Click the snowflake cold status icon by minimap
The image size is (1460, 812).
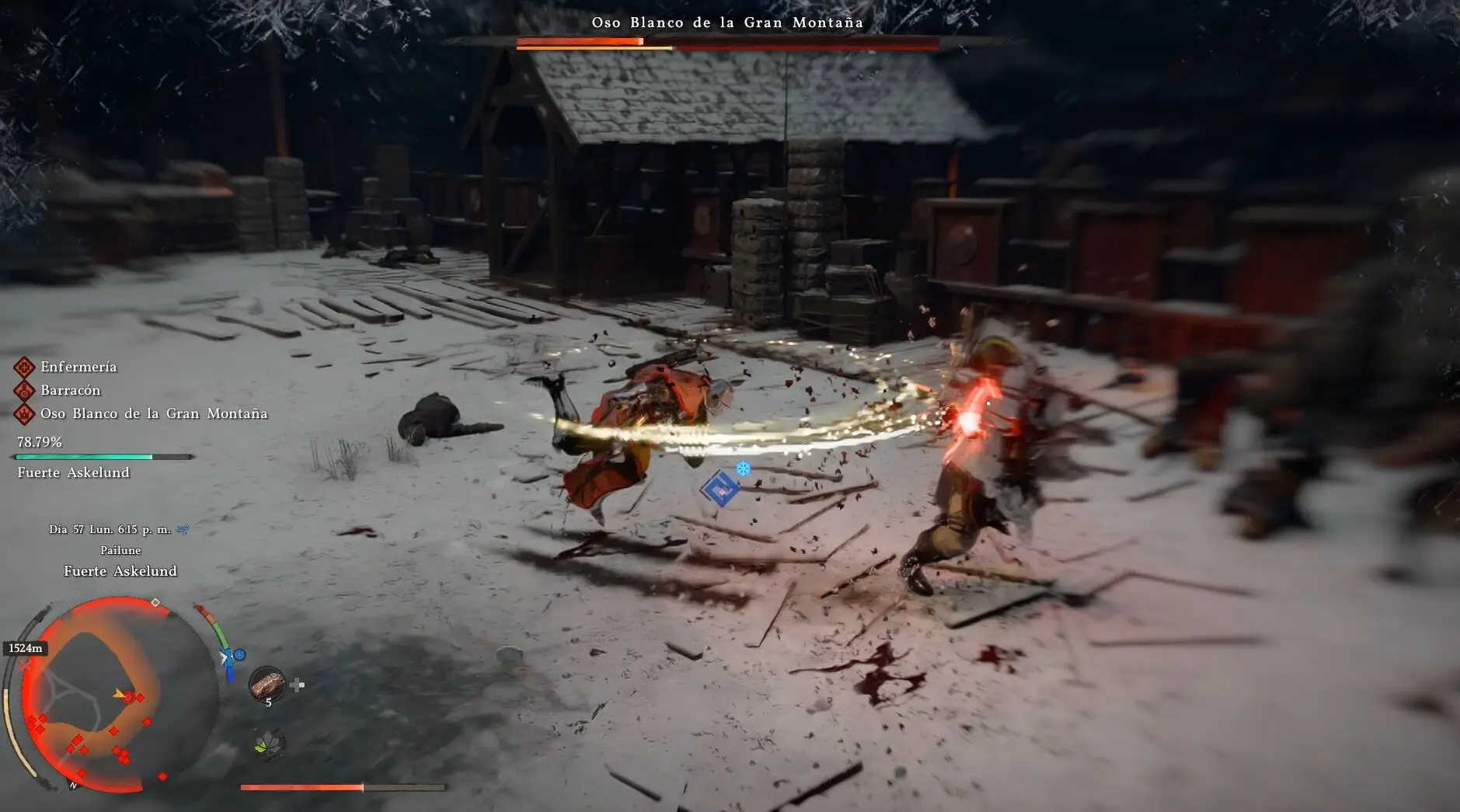(x=239, y=655)
